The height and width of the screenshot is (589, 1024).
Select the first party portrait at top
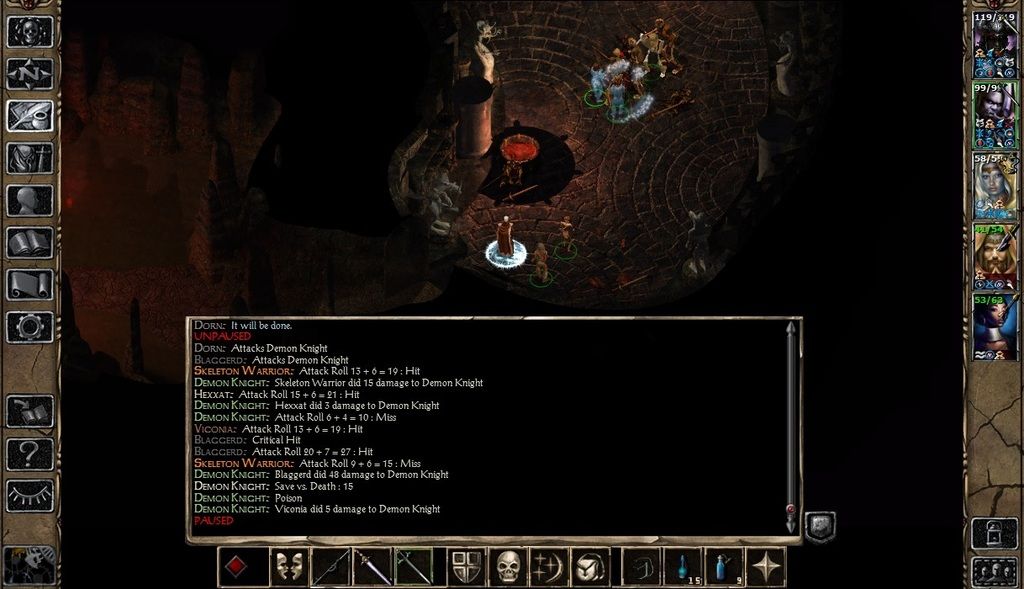click(x=995, y=45)
